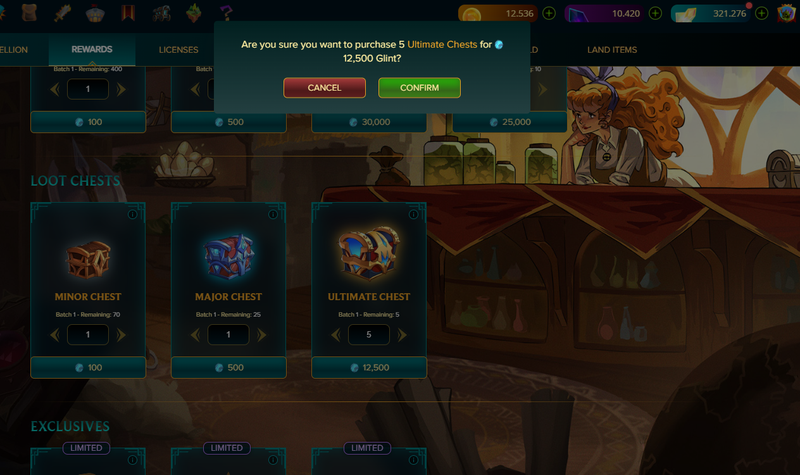
Task: Show info for the Minor Chest
Action: pos(132,215)
